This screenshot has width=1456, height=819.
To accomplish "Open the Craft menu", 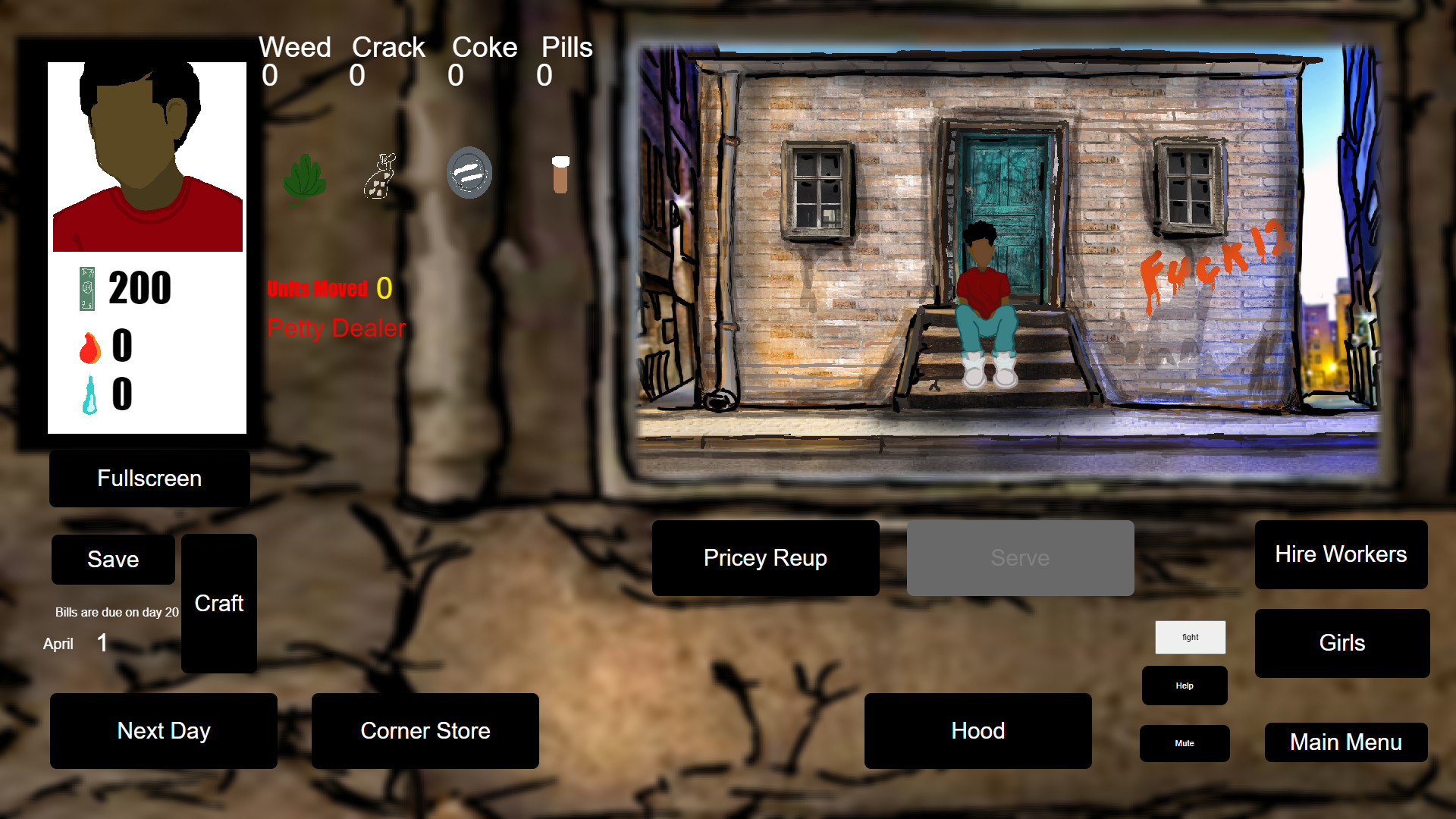I will tap(218, 604).
